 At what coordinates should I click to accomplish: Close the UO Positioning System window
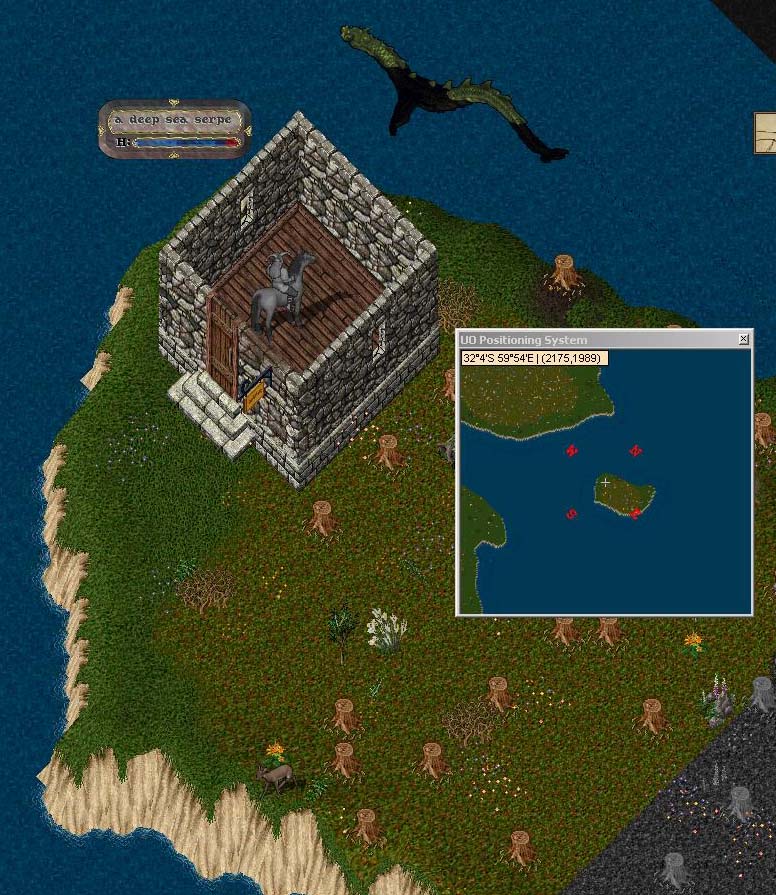(x=743, y=340)
